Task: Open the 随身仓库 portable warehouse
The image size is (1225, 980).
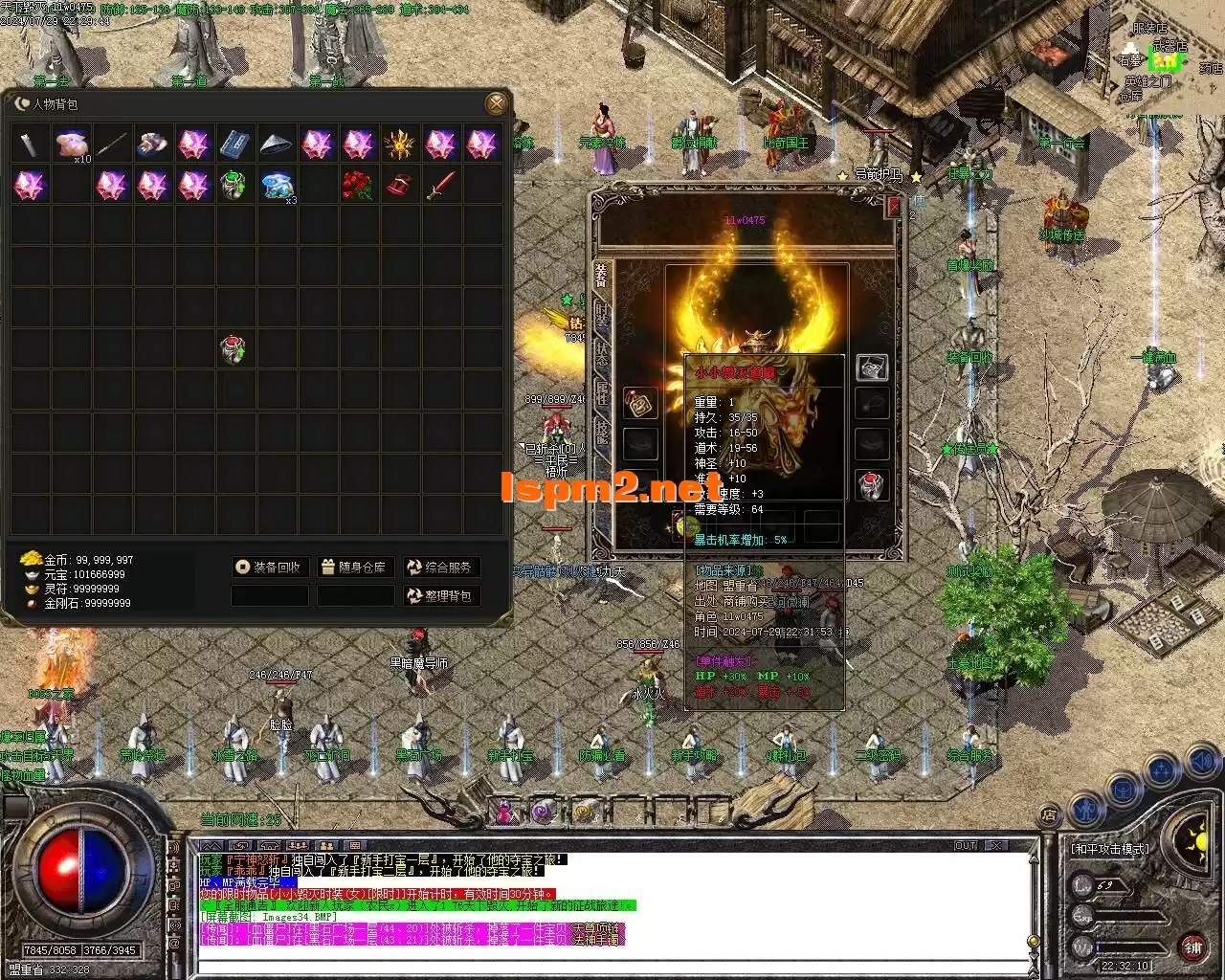Action: click(x=354, y=568)
